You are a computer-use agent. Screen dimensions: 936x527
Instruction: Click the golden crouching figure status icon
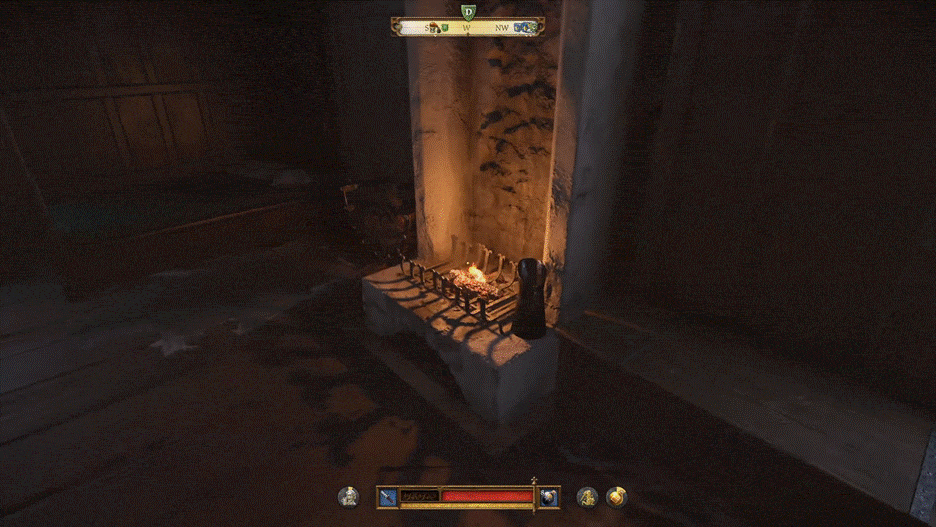point(587,496)
